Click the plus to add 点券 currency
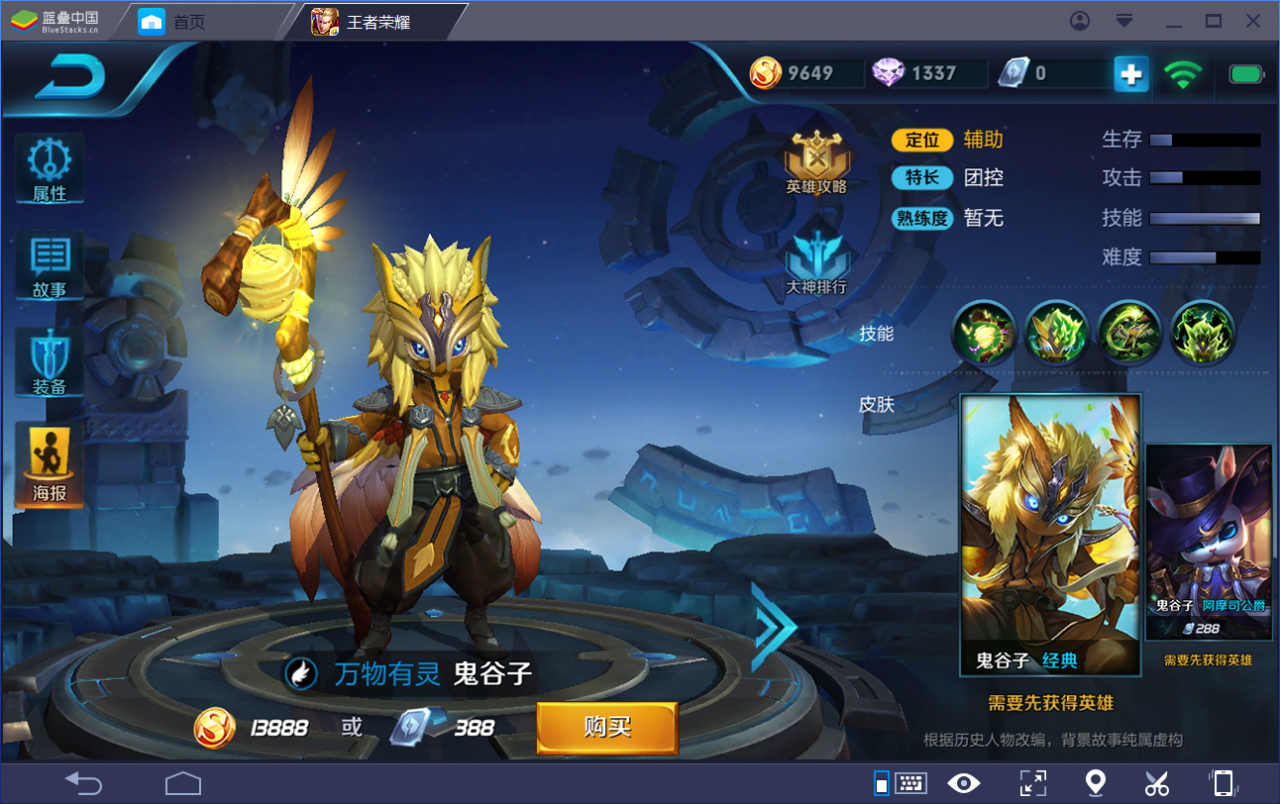 click(1130, 73)
